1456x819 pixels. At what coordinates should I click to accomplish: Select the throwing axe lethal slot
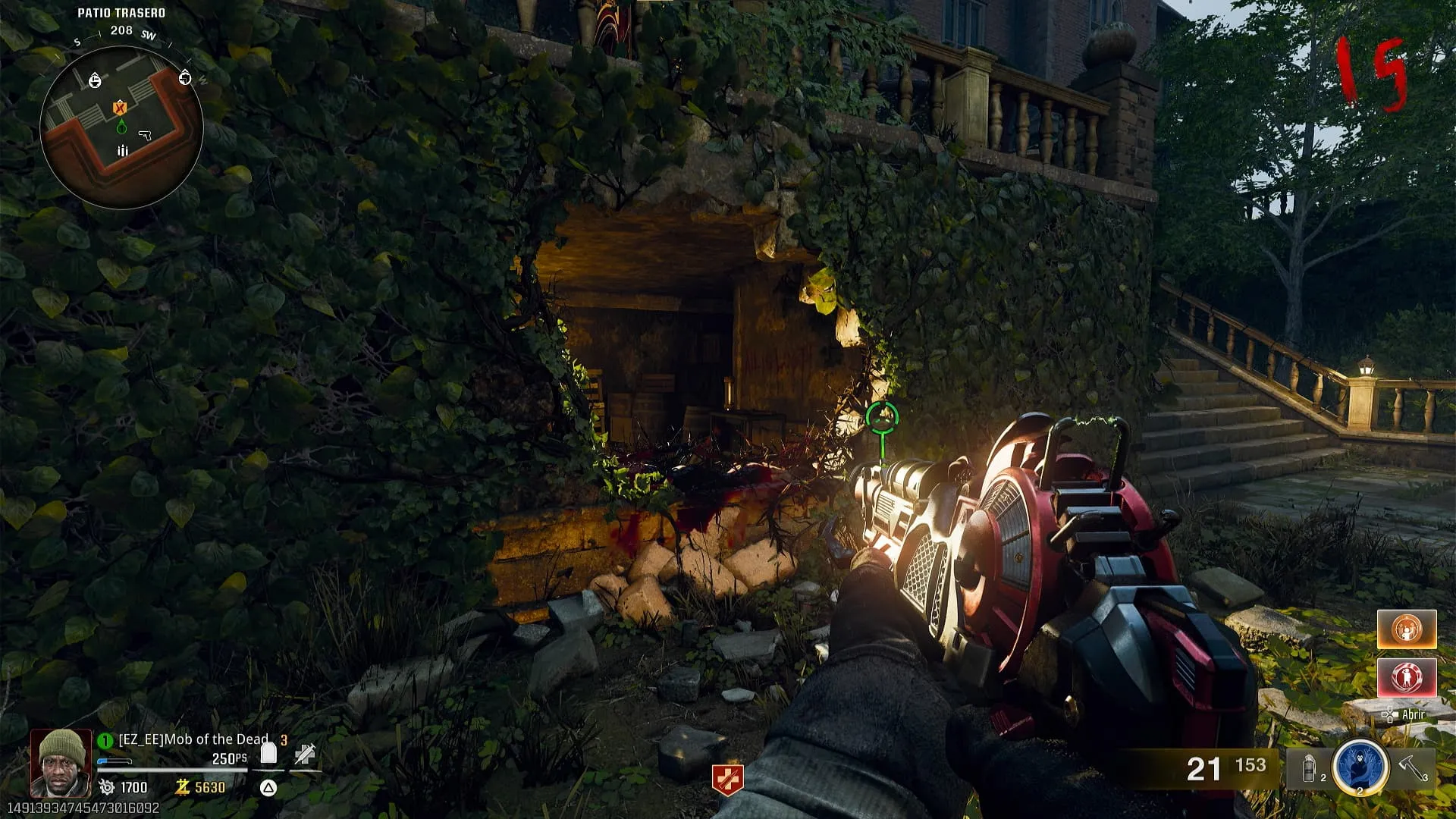click(x=1413, y=768)
